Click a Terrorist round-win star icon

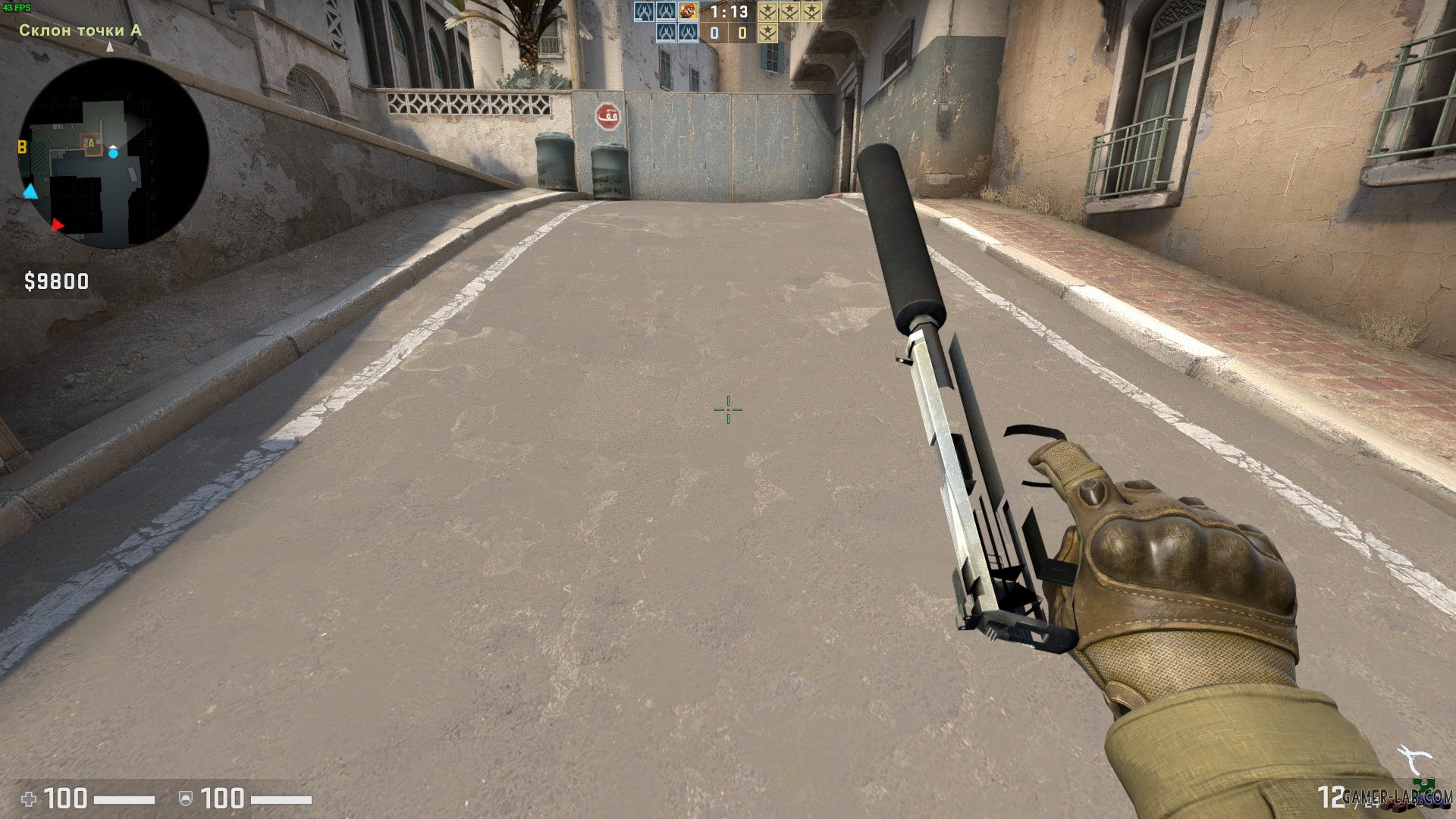point(768,12)
